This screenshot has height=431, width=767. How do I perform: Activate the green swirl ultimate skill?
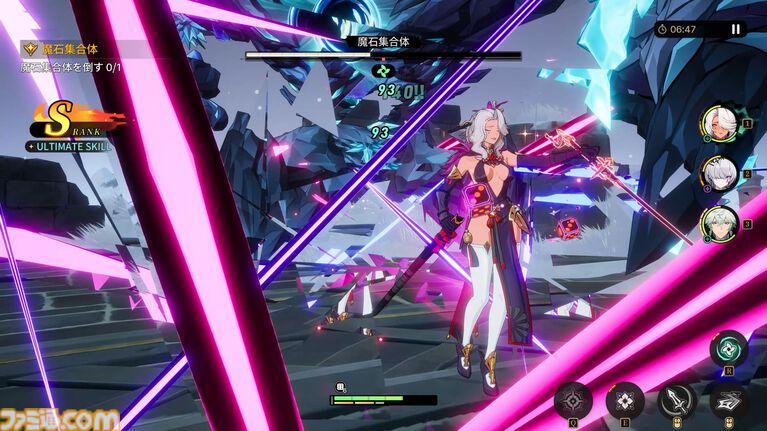[x=728, y=349]
